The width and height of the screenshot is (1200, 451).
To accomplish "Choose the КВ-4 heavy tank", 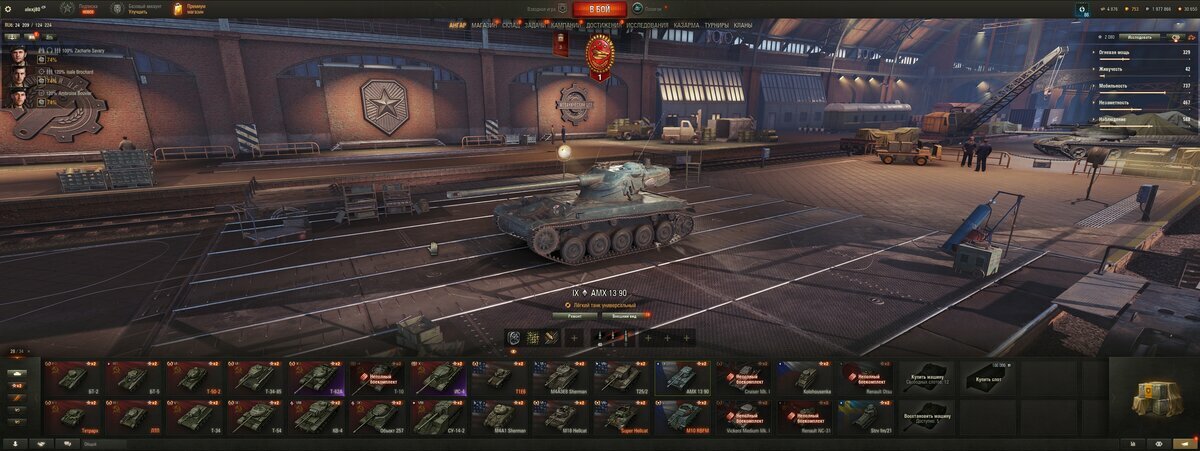I will [317, 416].
